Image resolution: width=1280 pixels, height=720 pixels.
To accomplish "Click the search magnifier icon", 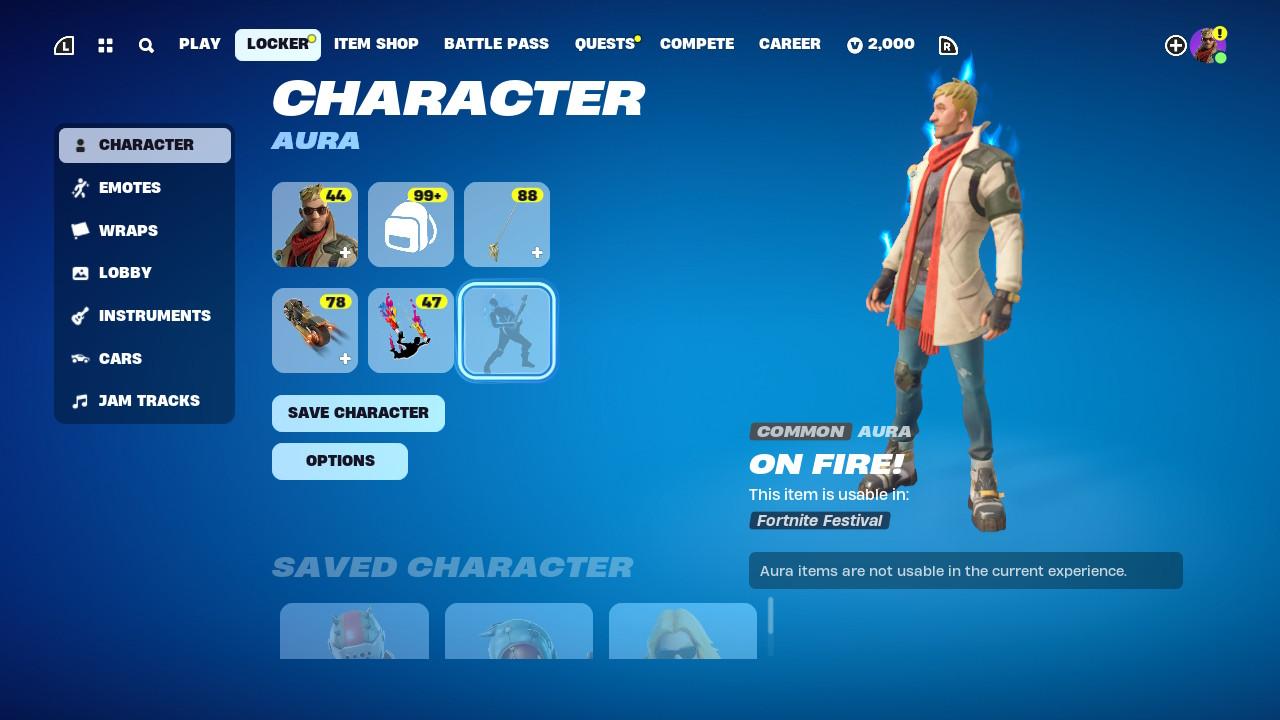I will pos(146,45).
